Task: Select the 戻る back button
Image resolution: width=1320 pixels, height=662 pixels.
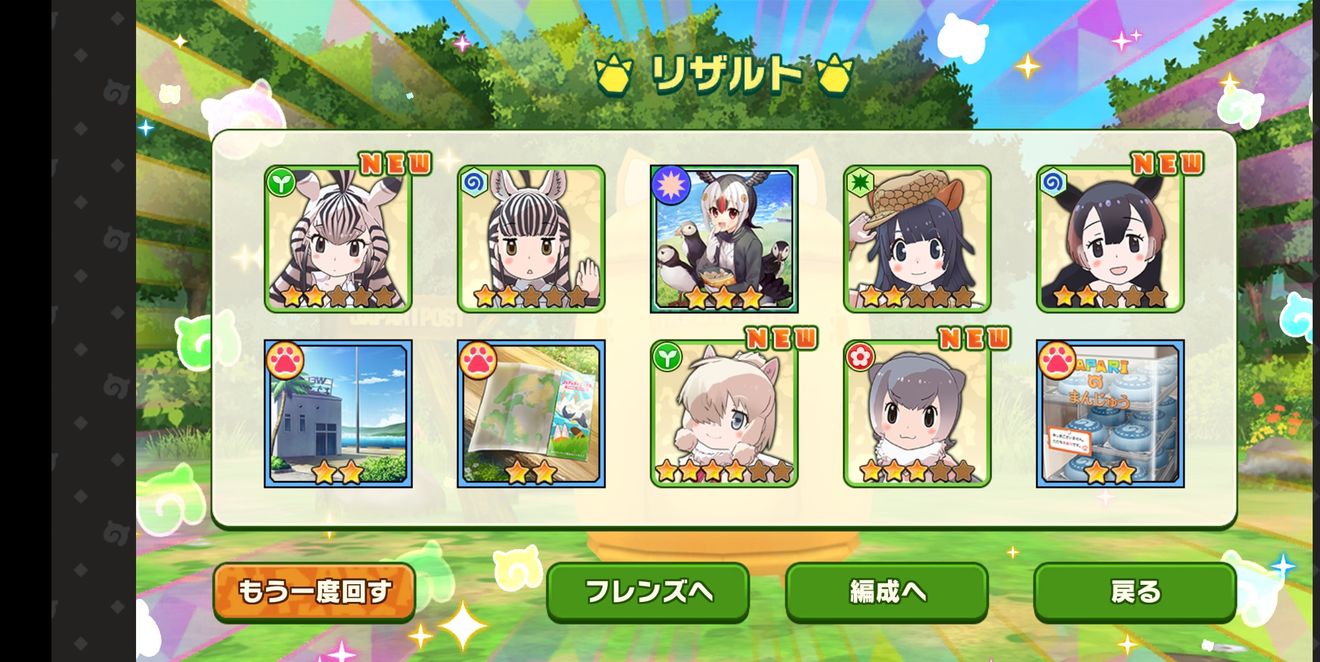Action: click(1135, 592)
